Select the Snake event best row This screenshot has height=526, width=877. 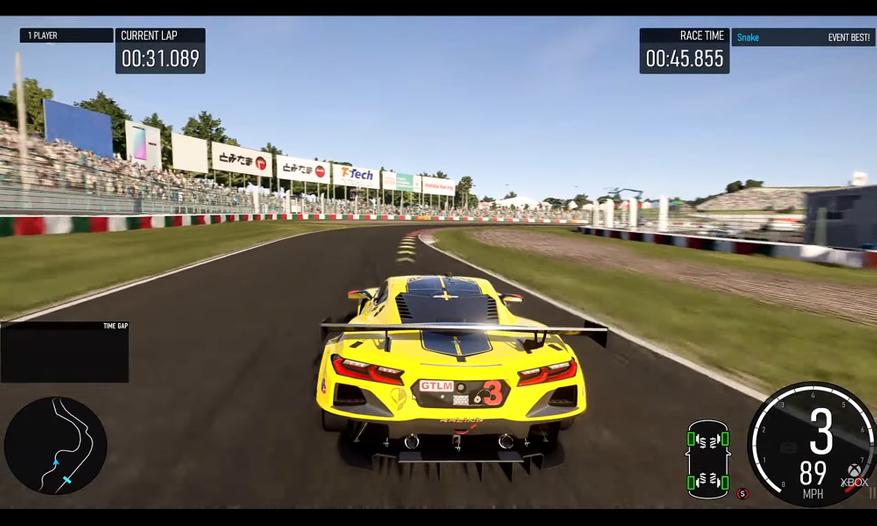[803, 37]
